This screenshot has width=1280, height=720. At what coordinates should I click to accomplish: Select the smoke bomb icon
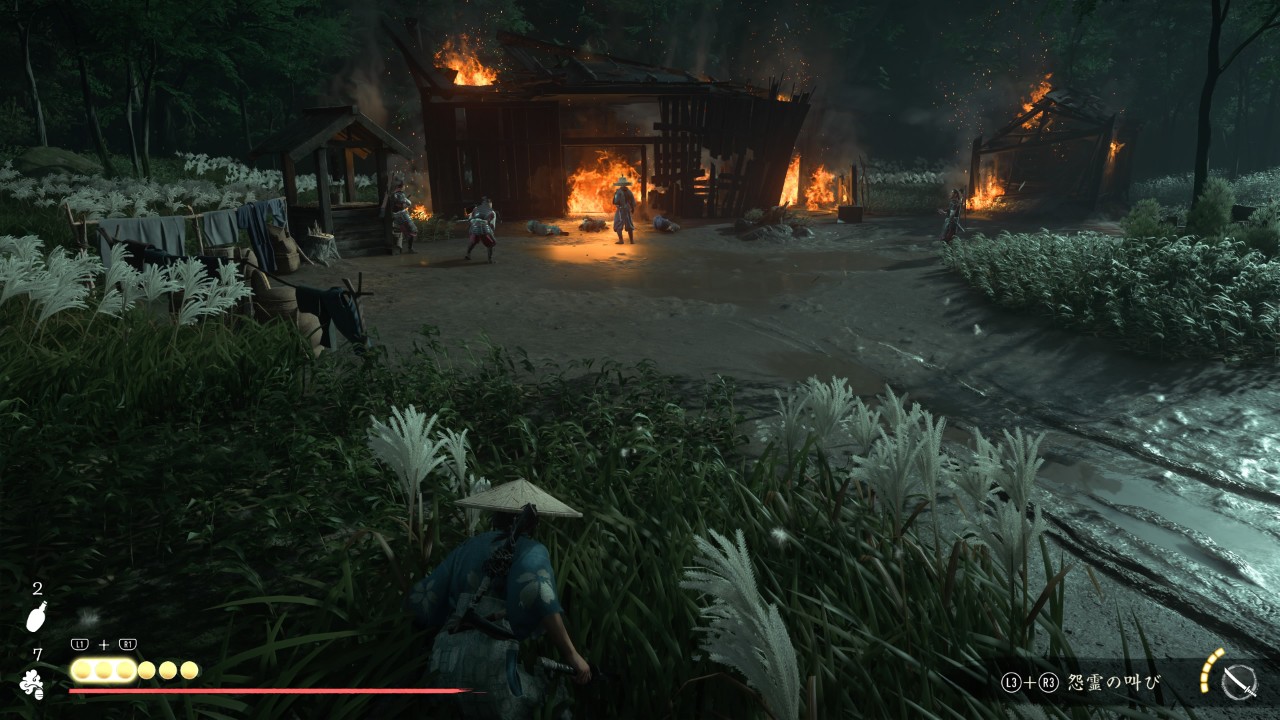tap(32, 683)
